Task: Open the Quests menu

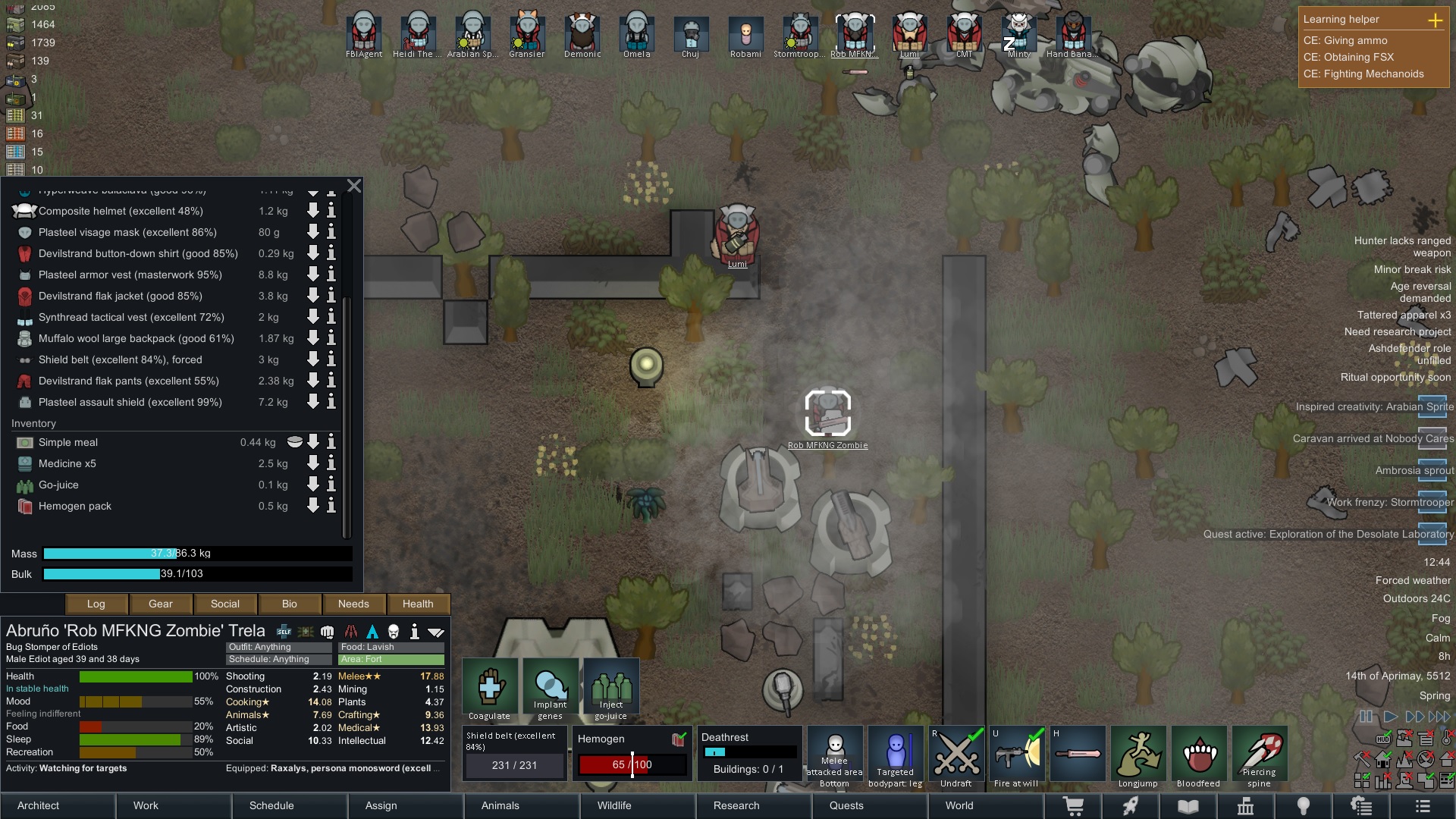Action: 846,805
